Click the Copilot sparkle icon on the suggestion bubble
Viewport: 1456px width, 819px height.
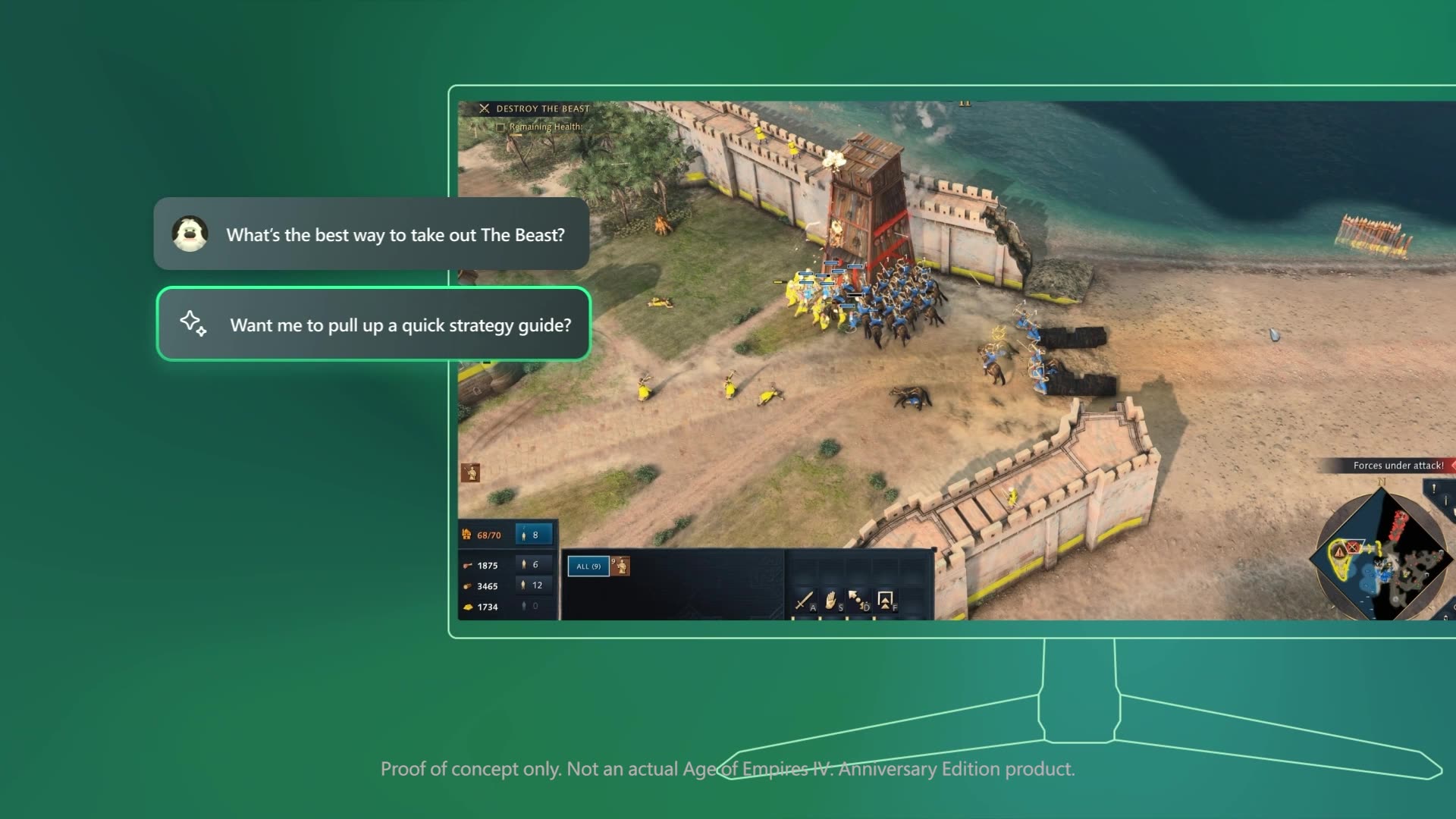click(x=193, y=325)
